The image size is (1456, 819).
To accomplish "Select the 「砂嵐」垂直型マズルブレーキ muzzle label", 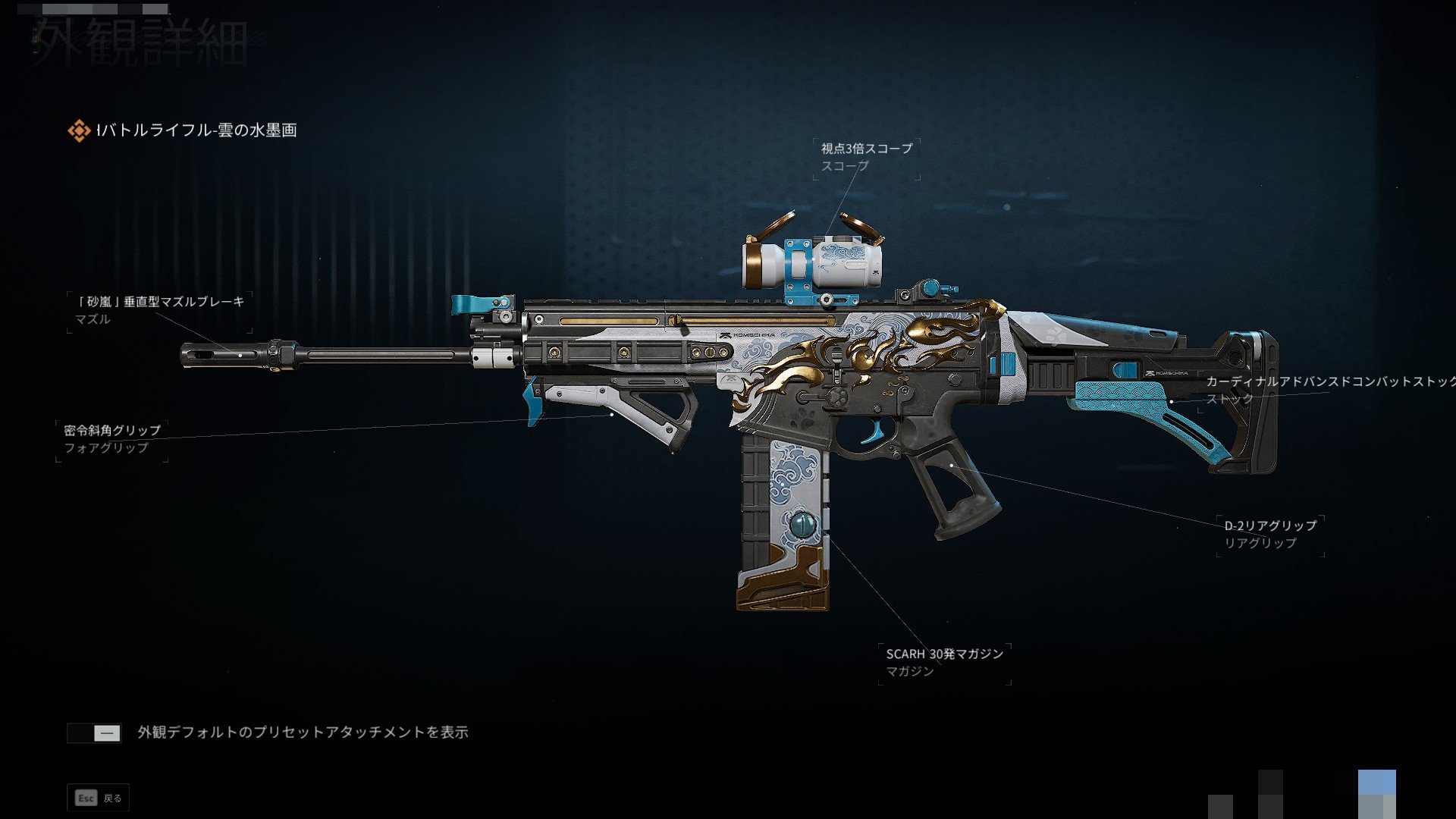I will [x=160, y=301].
